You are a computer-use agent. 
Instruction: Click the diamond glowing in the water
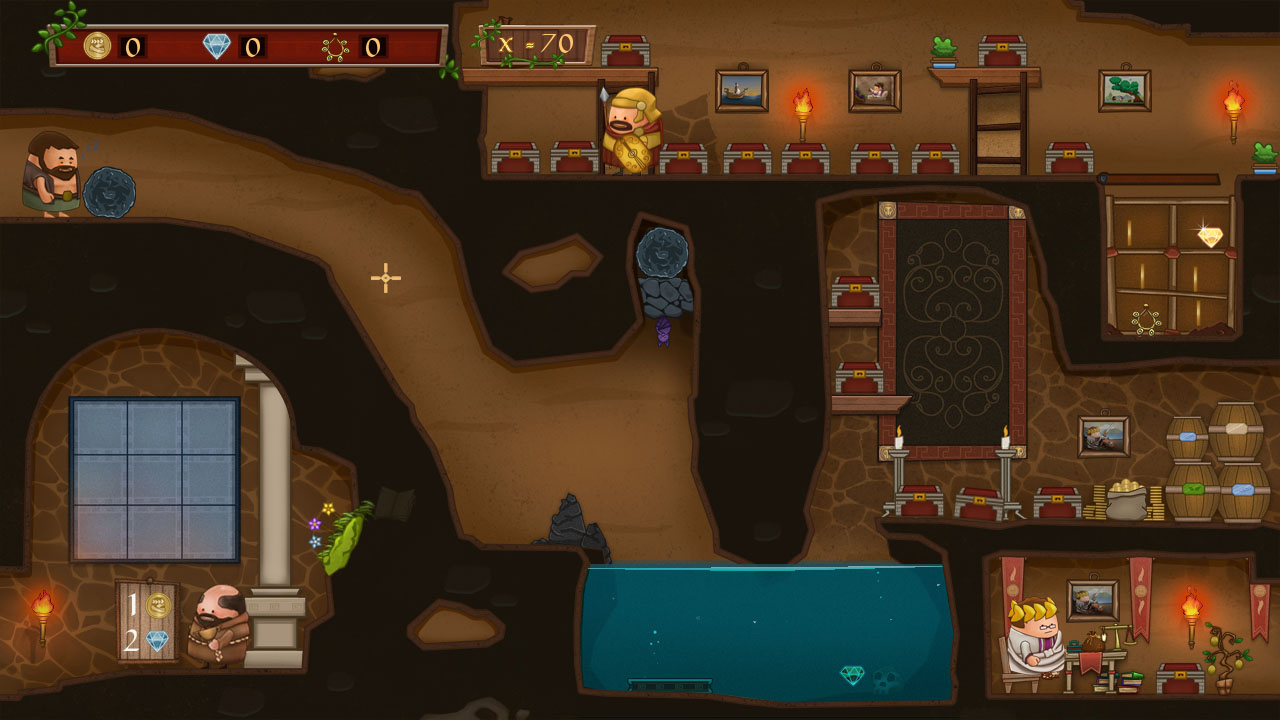(x=852, y=674)
